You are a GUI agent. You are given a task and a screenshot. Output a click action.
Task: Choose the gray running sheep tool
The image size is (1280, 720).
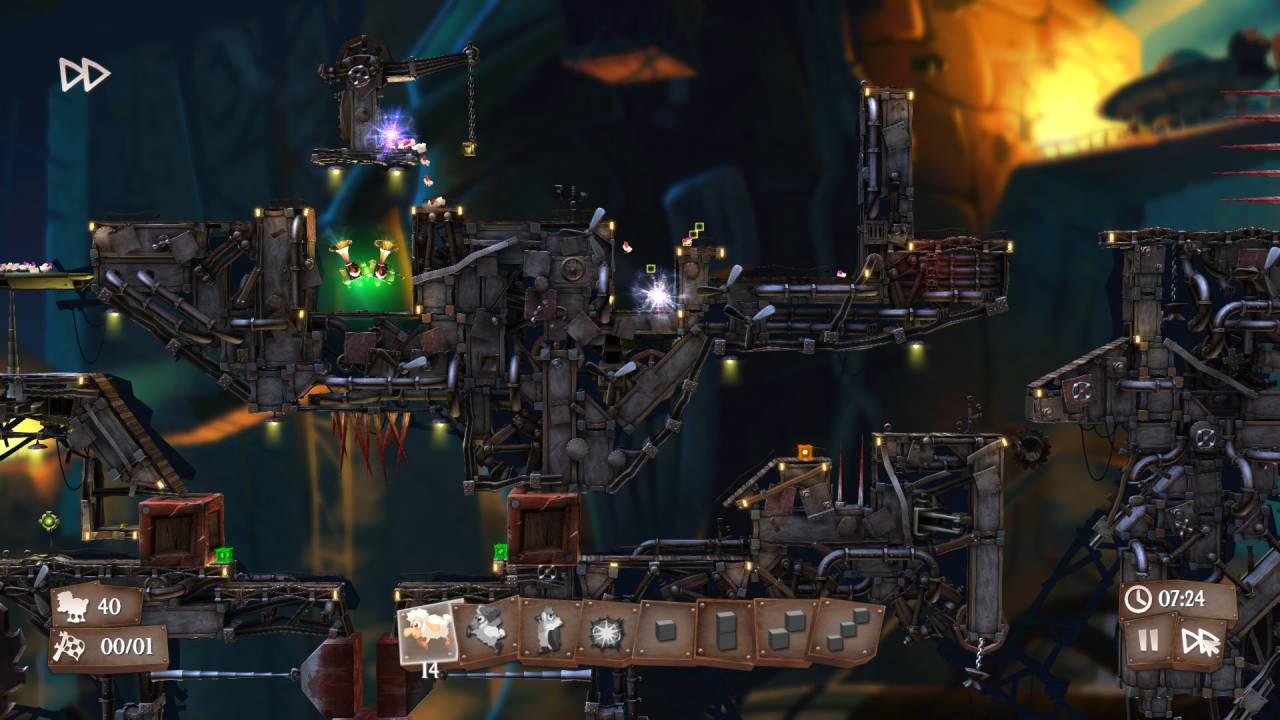(x=489, y=631)
